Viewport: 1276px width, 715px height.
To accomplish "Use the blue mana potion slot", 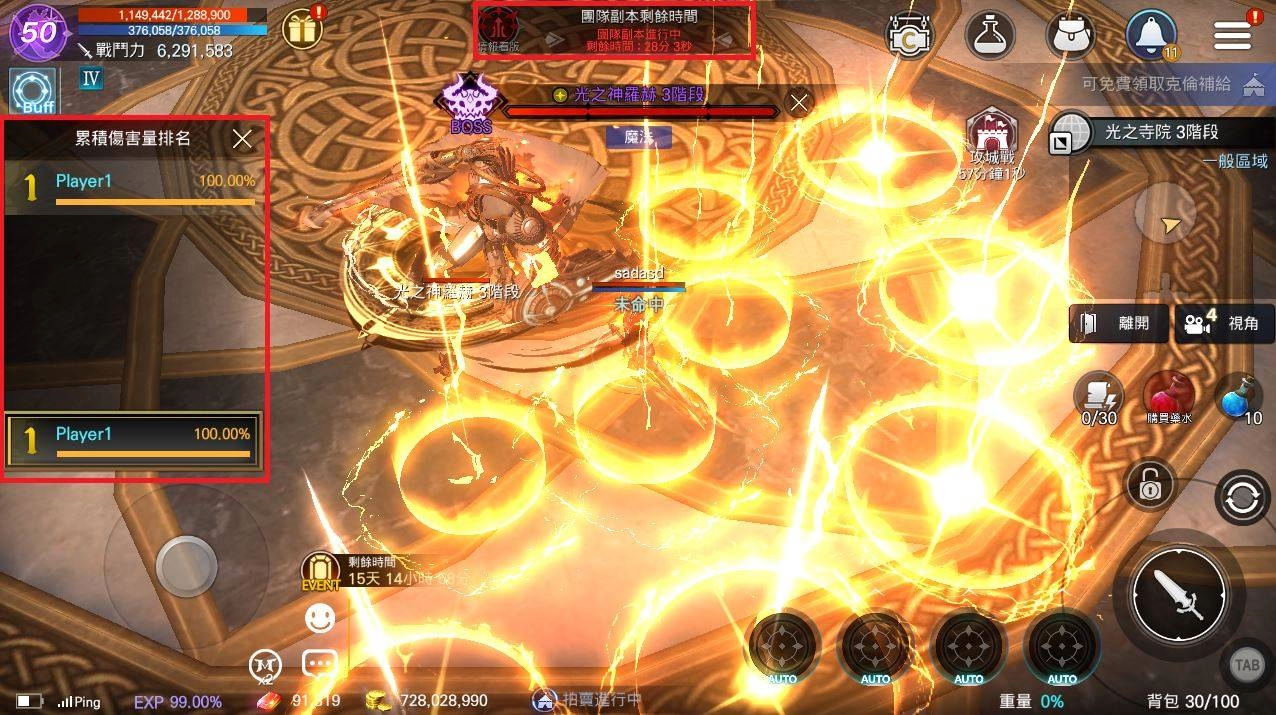I will pos(1240,398).
